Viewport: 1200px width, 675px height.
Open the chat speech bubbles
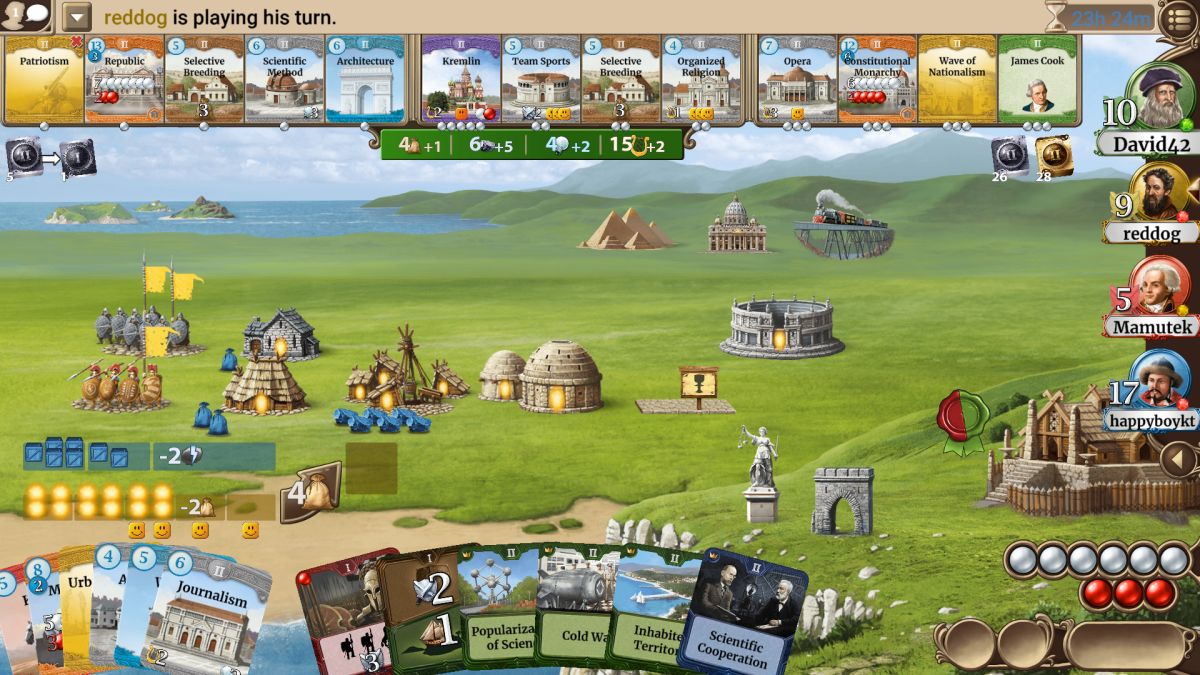click(26, 16)
